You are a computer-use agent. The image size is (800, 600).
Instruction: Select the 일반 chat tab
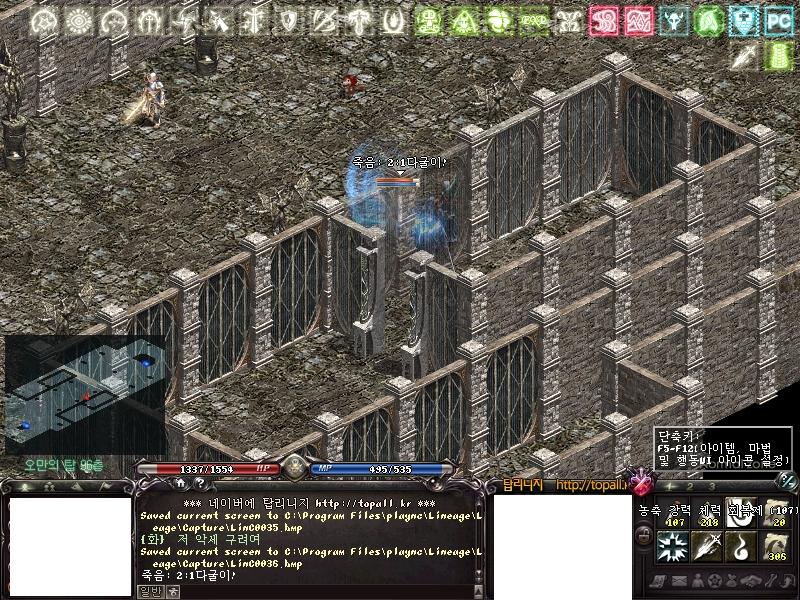[x=147, y=591]
